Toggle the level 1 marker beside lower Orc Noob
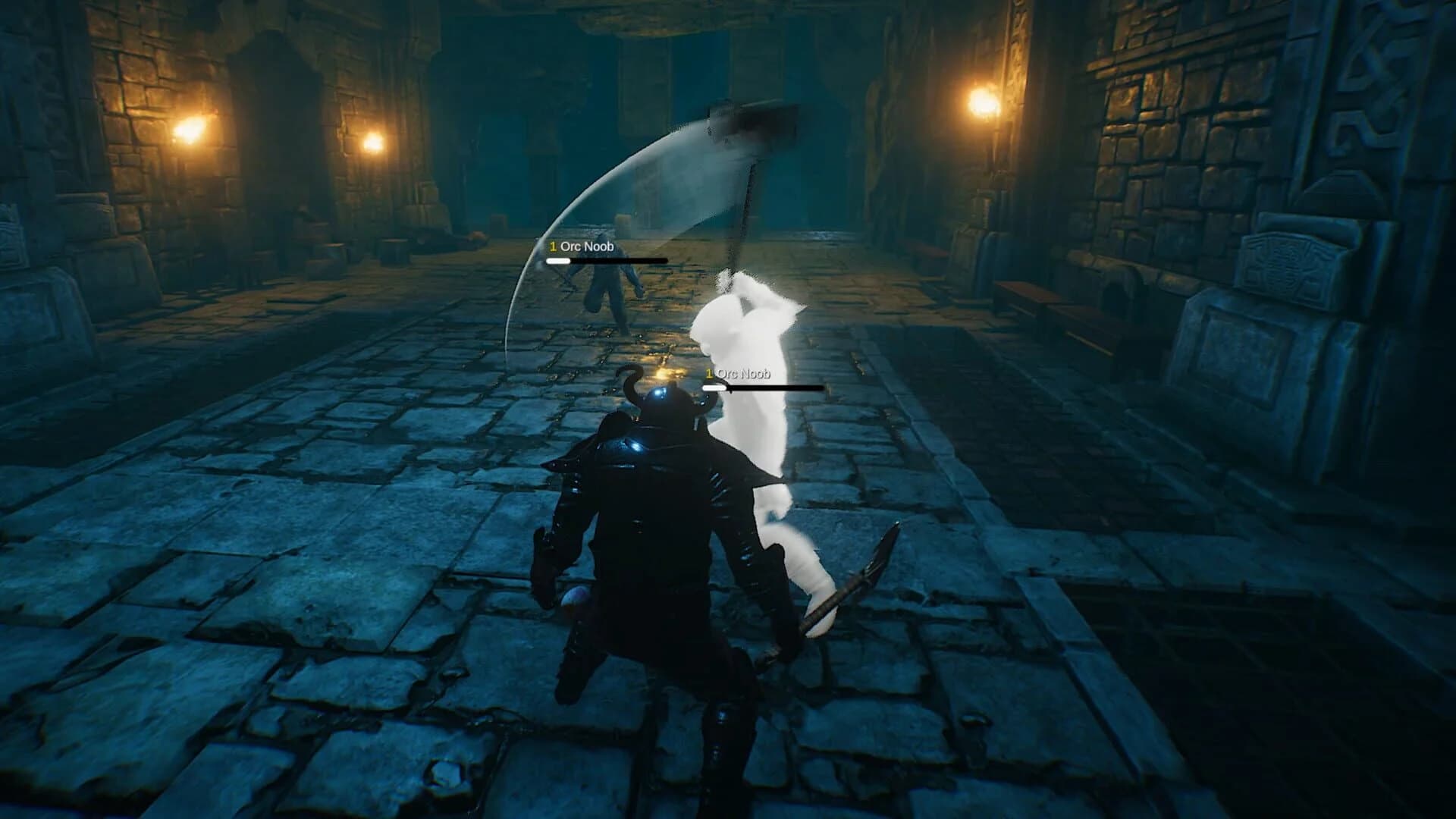1456x819 pixels. pyautogui.click(x=708, y=373)
